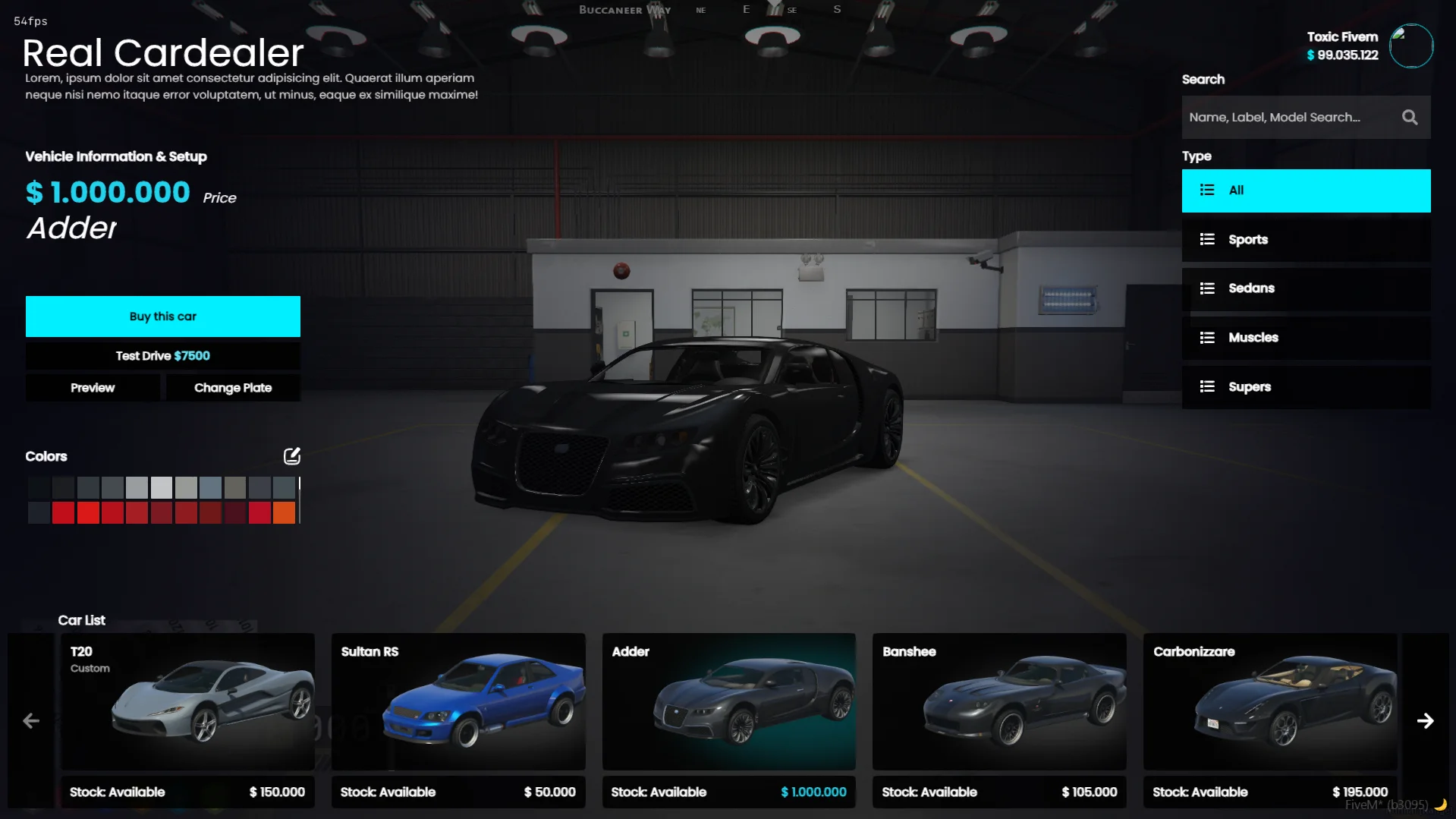Open the vehicle Preview
Viewport: 1456px width, 819px height.
coord(92,387)
